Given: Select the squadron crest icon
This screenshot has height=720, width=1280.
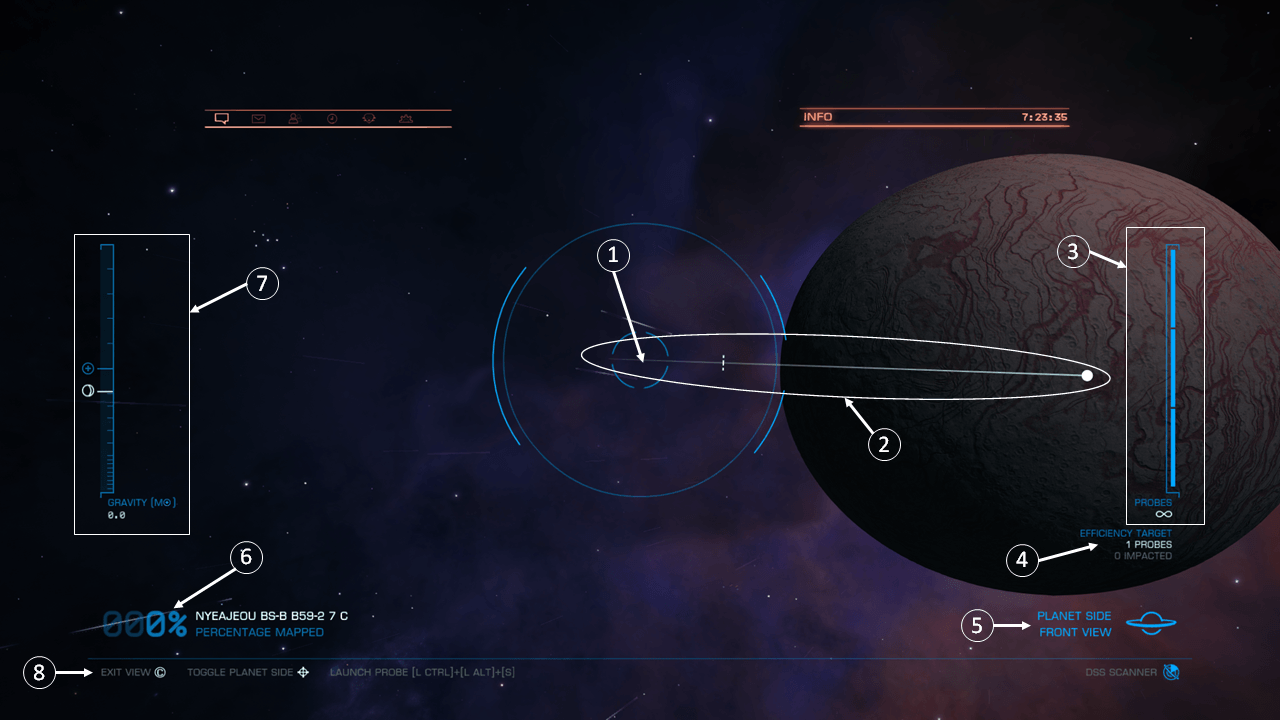Looking at the screenshot, I should click(x=404, y=118).
